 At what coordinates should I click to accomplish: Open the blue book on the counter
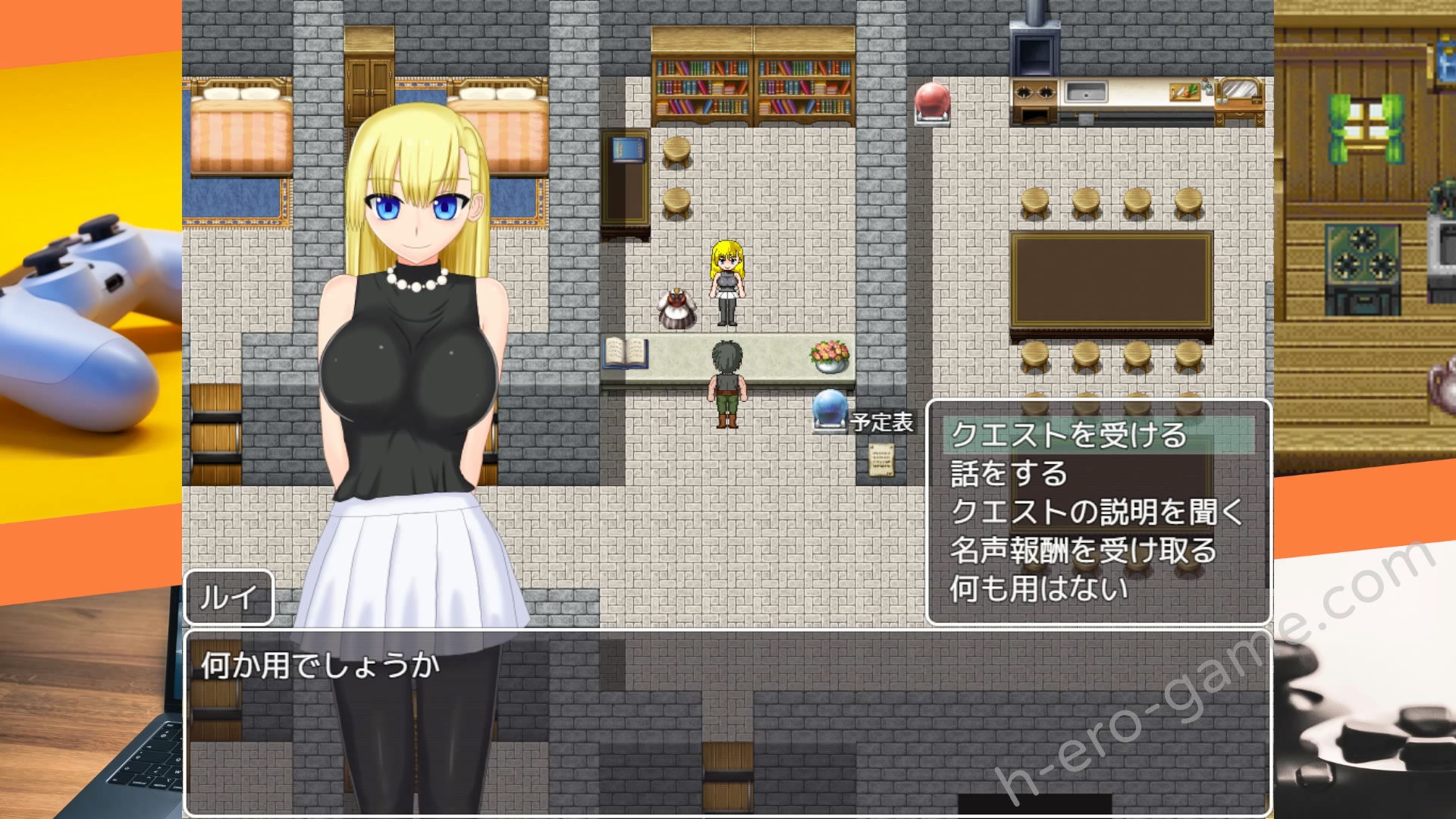626,354
